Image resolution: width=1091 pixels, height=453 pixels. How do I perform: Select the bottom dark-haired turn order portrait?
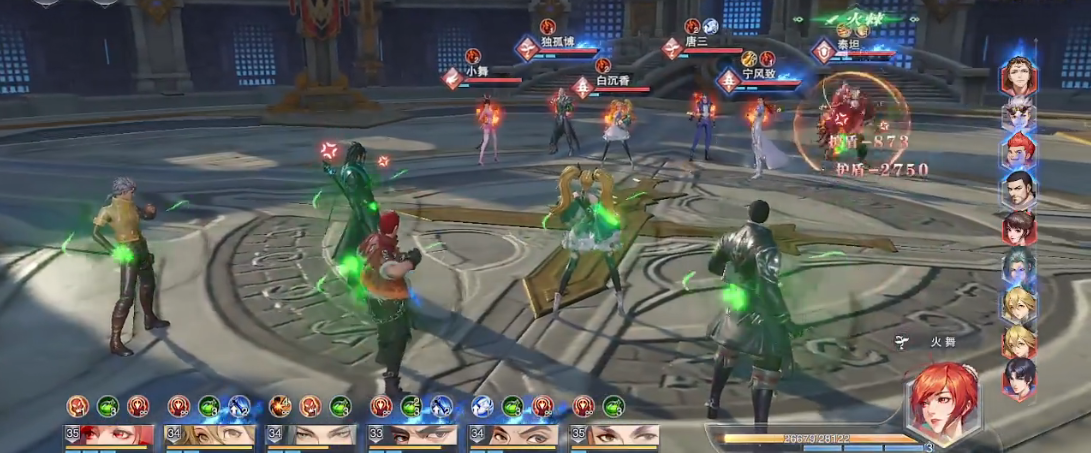click(1018, 379)
